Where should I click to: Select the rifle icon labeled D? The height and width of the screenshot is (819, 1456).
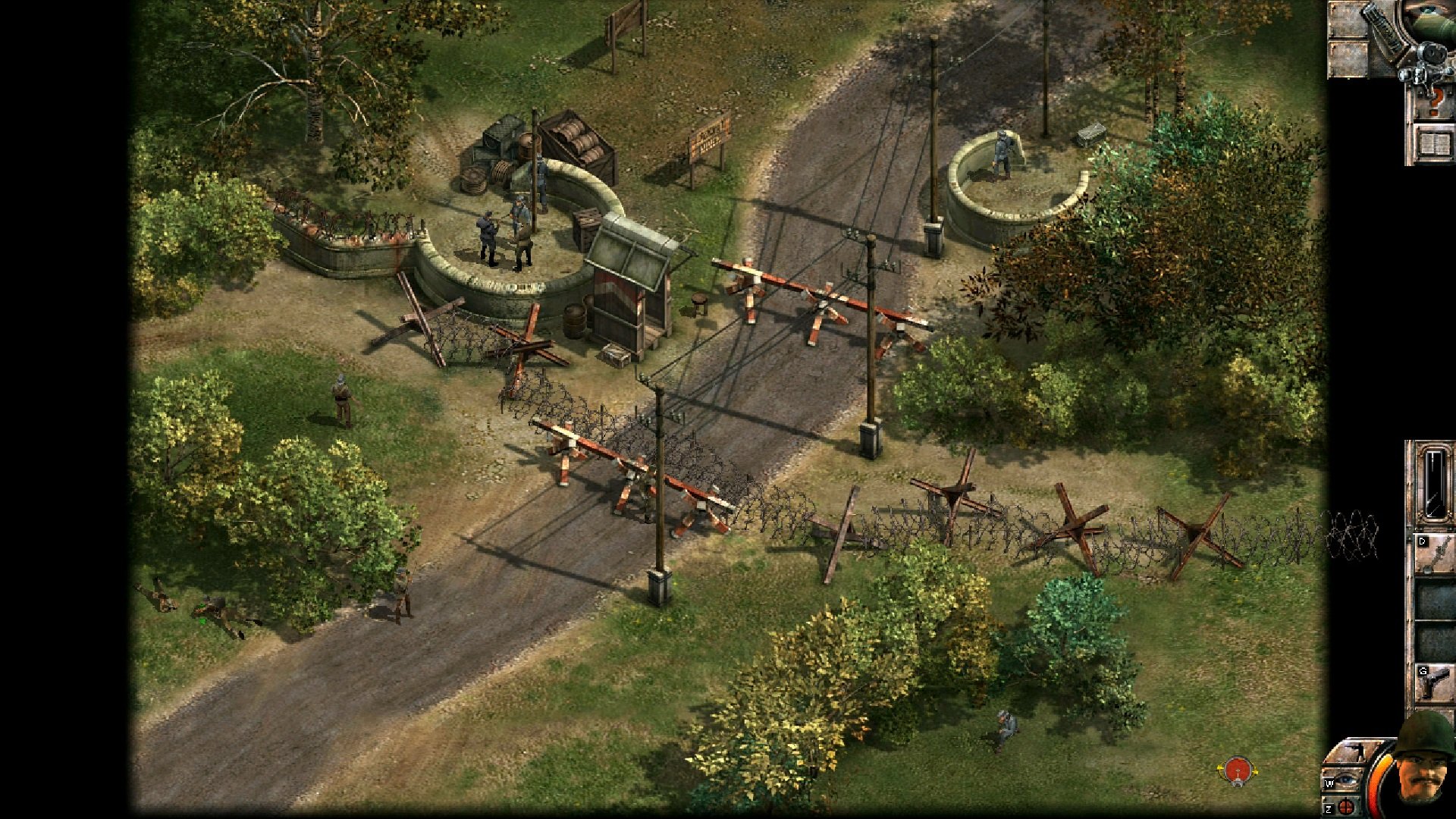(1433, 554)
